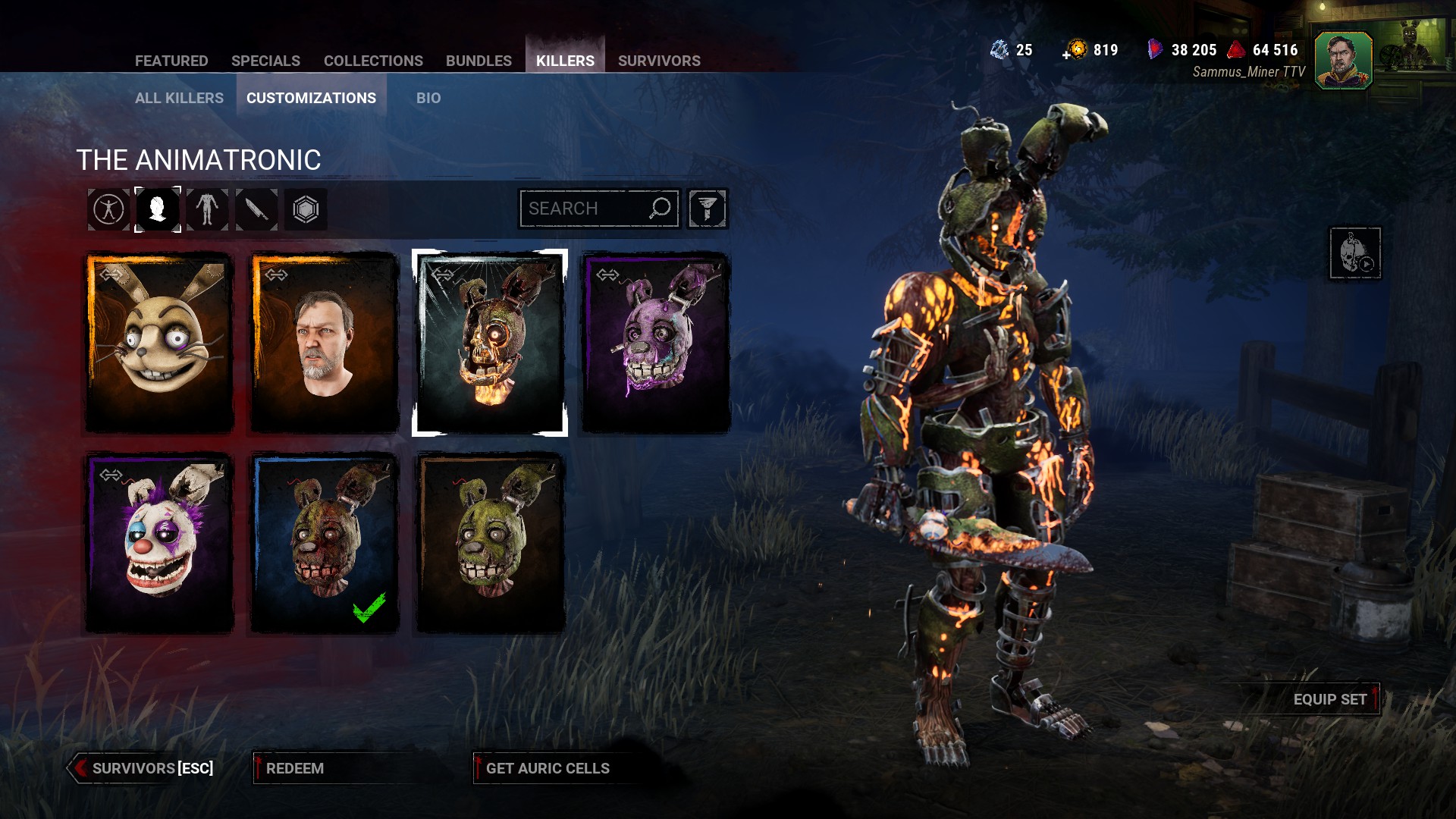Switch to the Survivors store tab
The image size is (1456, 819).
[659, 61]
